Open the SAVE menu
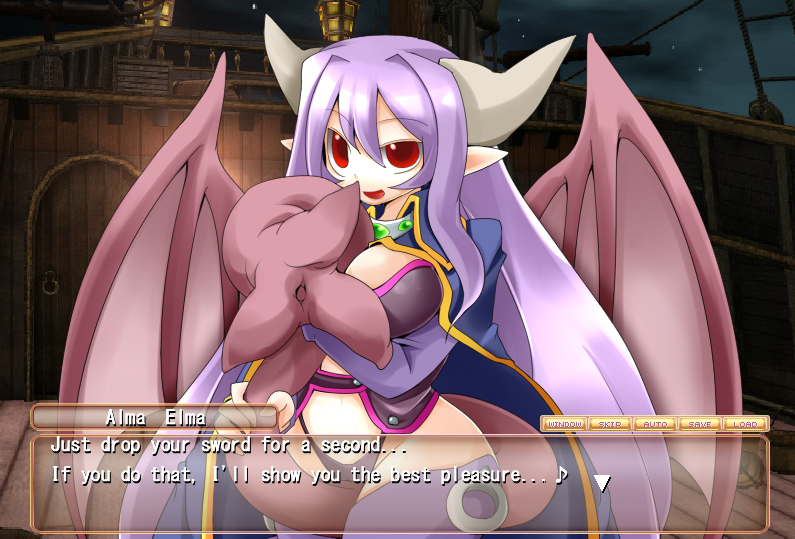Viewport: 795px width, 539px height. tap(699, 424)
